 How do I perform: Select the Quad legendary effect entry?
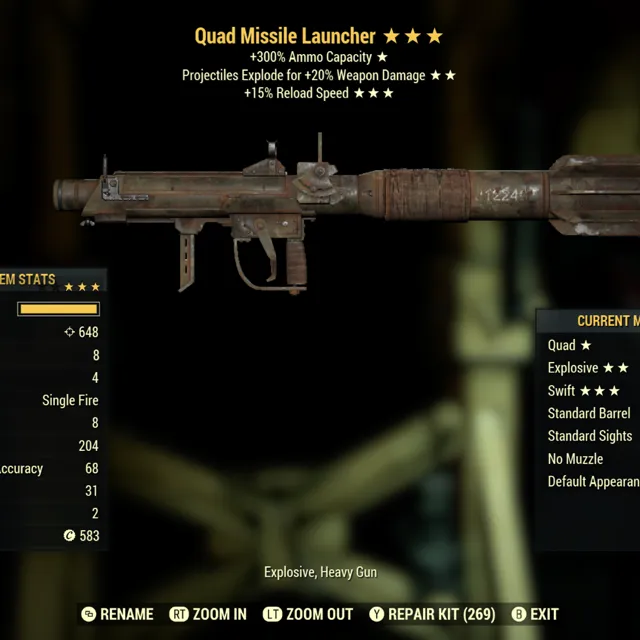(x=569, y=345)
